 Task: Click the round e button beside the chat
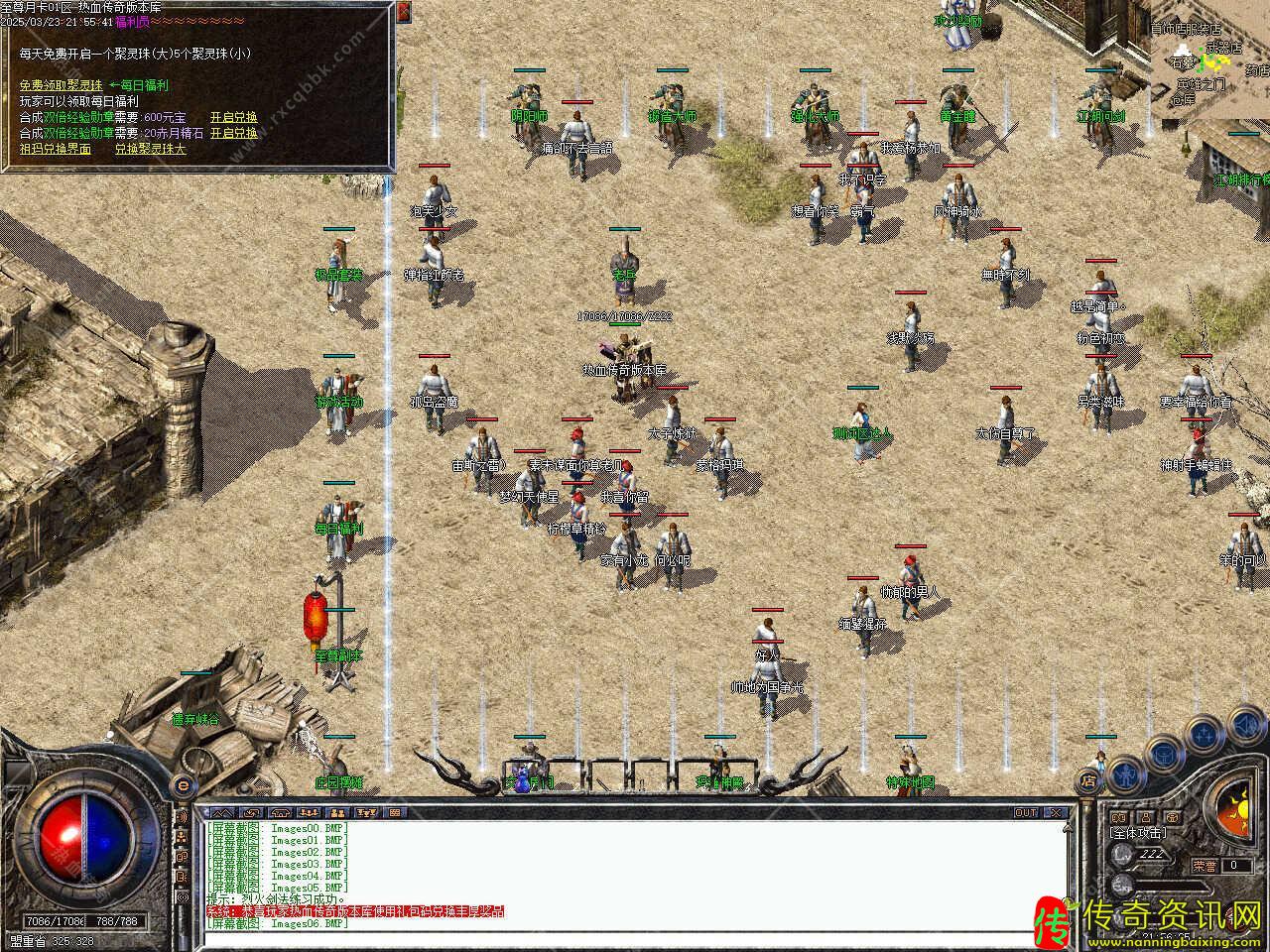point(182,786)
